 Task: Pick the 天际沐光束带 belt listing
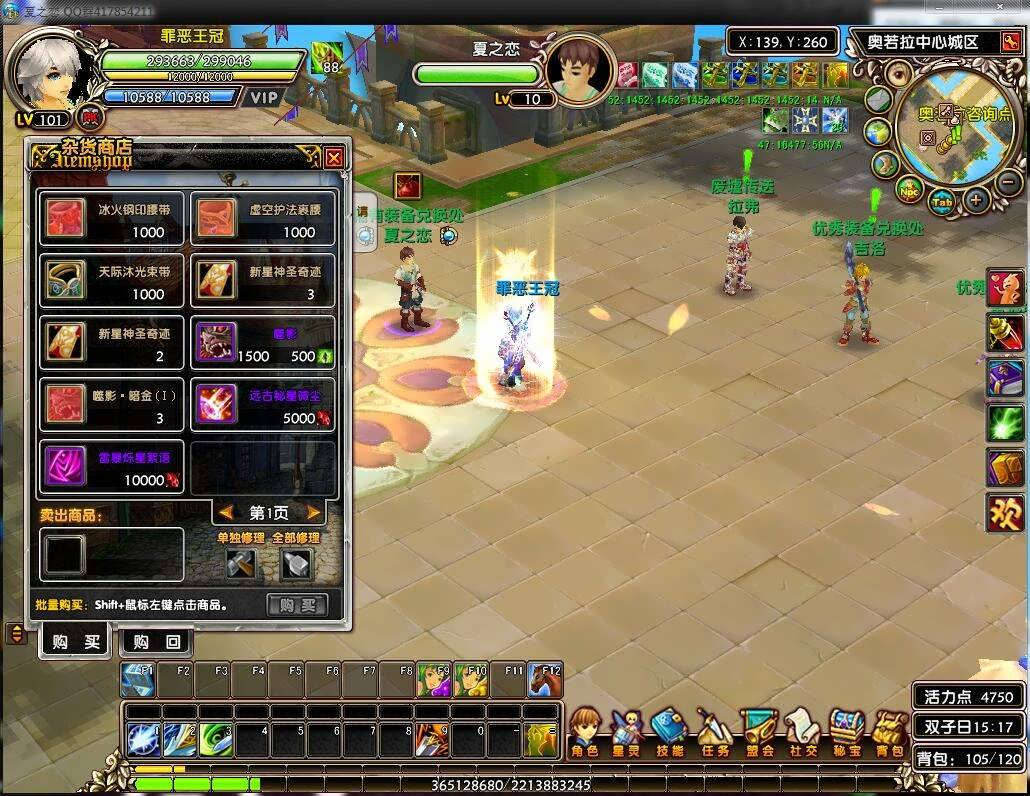(x=112, y=282)
